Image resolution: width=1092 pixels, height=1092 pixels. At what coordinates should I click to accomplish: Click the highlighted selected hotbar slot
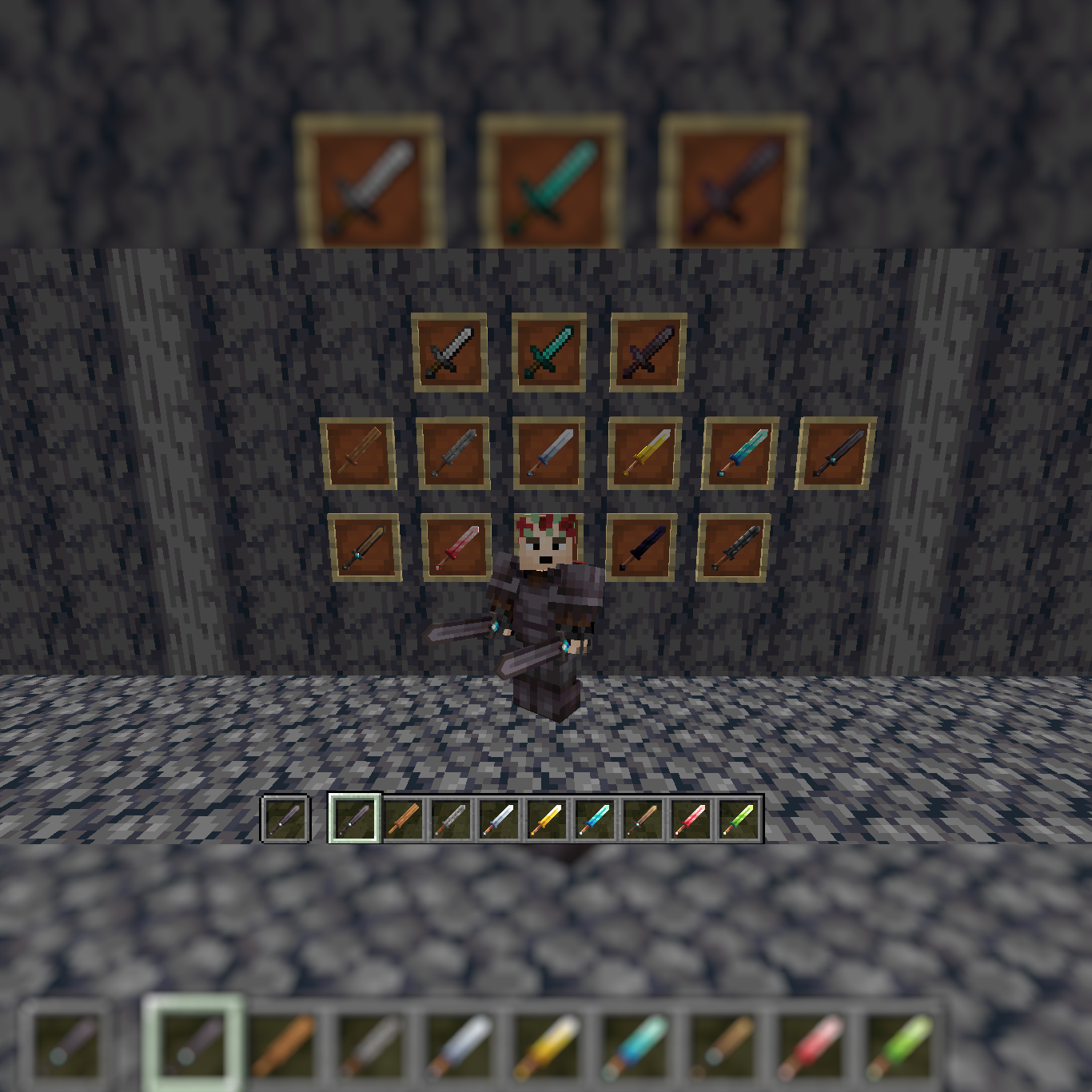[353, 817]
